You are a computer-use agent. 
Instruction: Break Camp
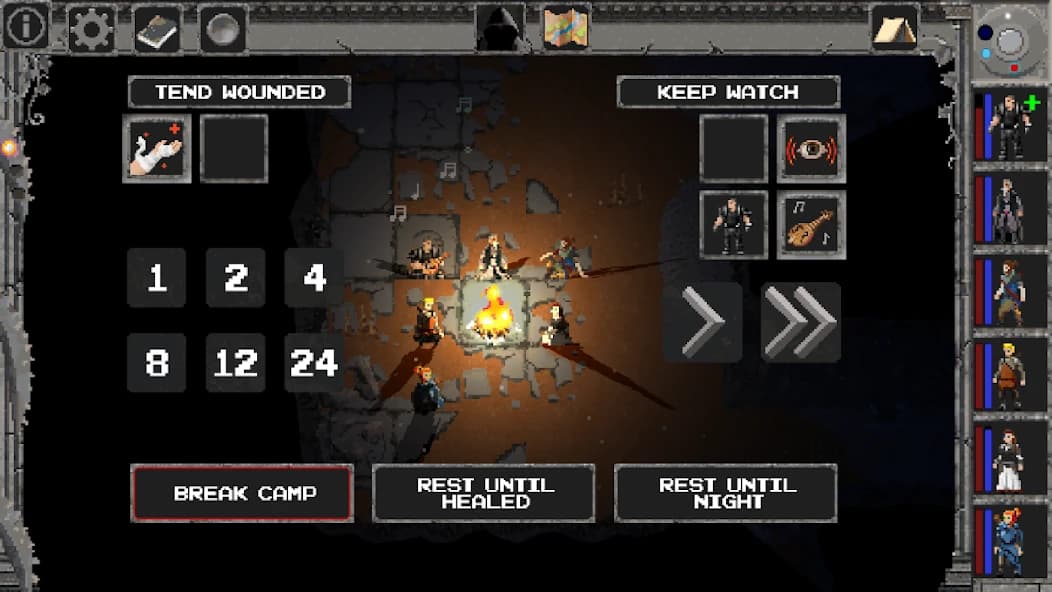(x=242, y=493)
